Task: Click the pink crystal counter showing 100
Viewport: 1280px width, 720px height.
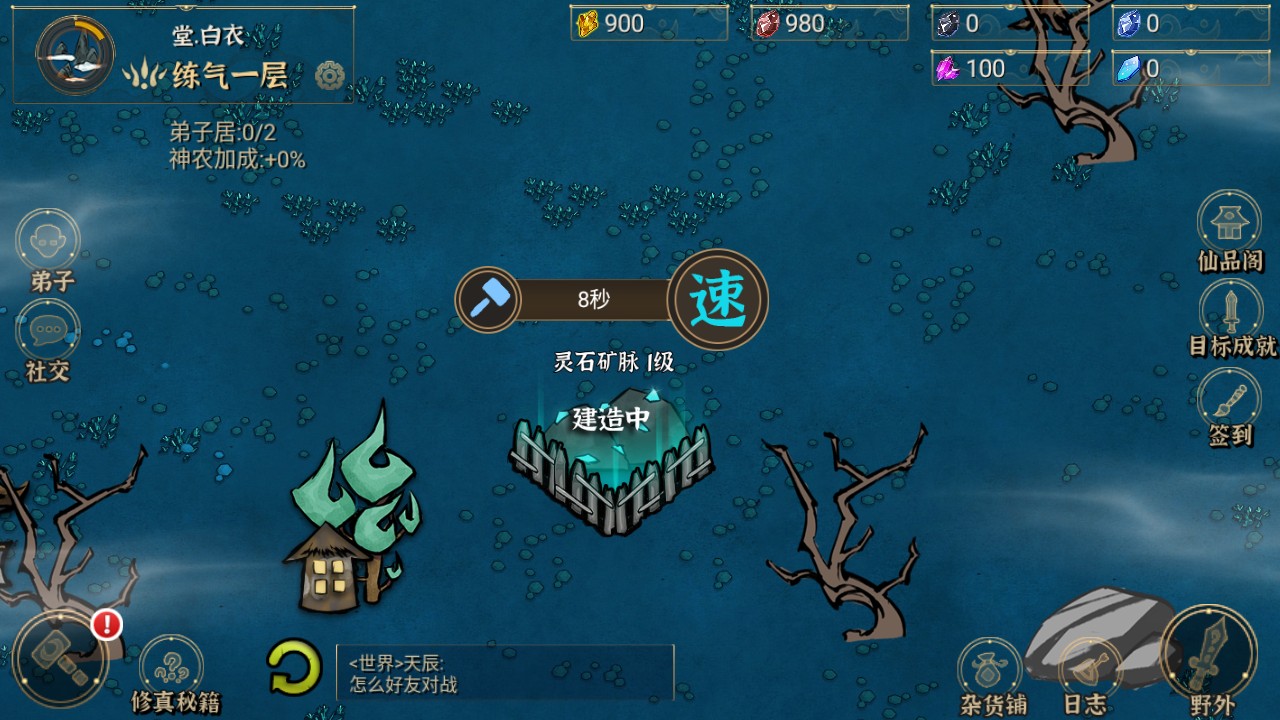Action: point(990,68)
